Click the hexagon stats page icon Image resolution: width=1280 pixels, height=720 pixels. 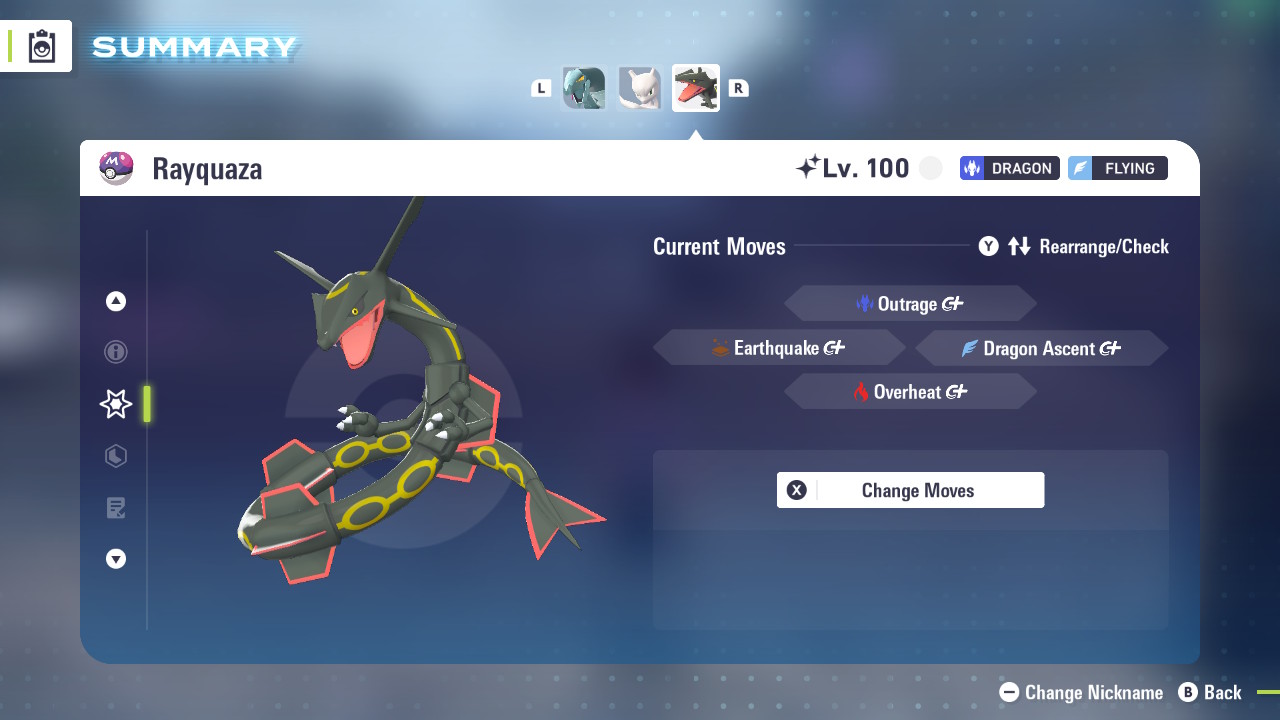pos(115,456)
